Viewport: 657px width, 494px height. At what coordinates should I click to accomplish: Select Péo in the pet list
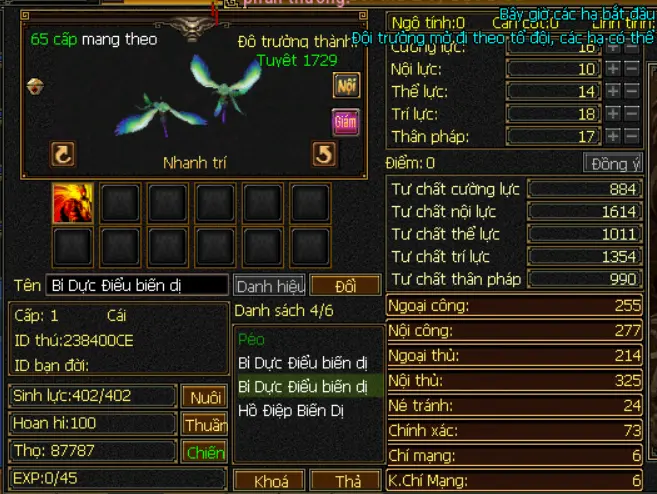pyautogui.click(x=251, y=340)
